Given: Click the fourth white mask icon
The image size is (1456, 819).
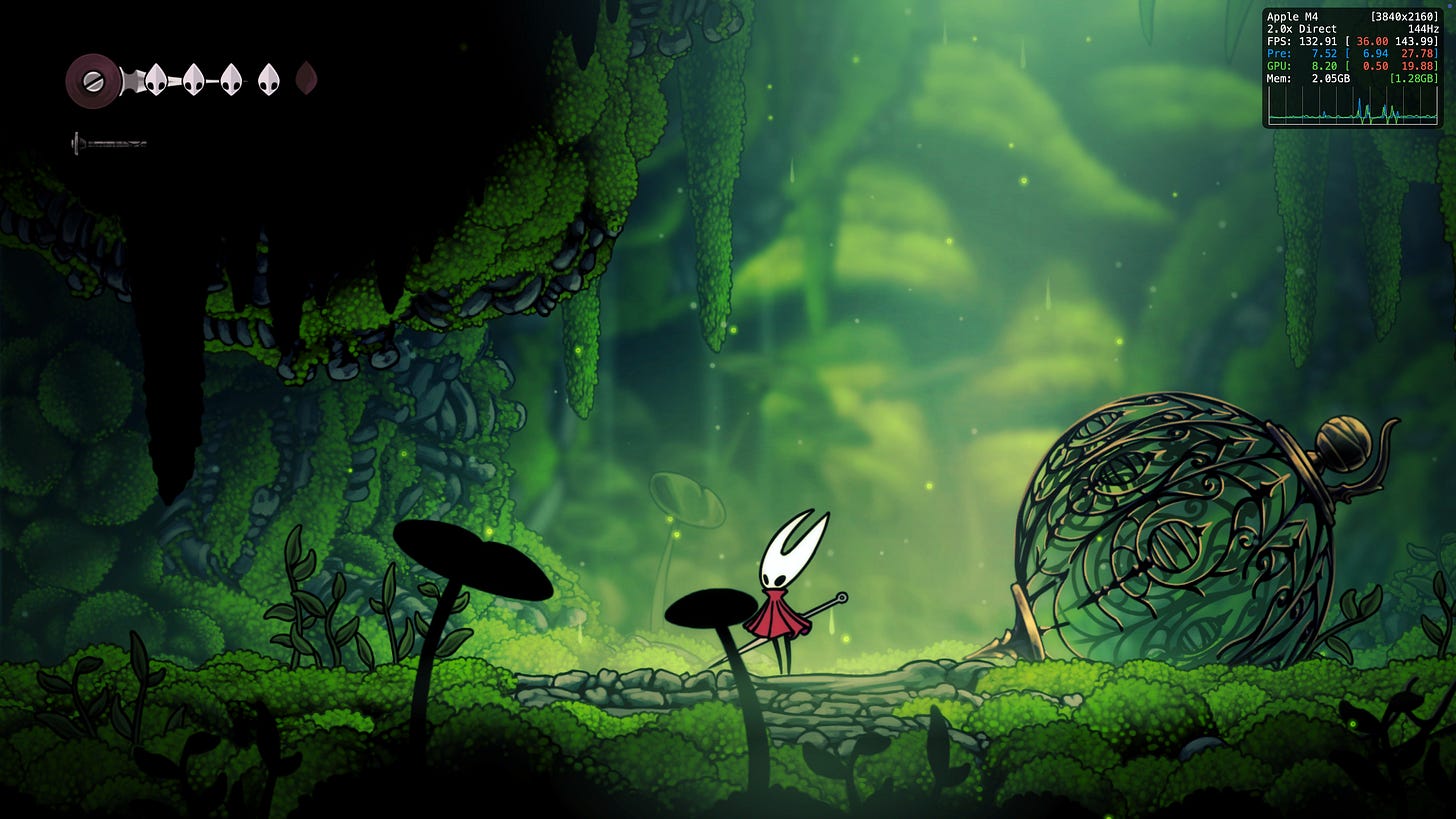Looking at the screenshot, I should (x=267, y=79).
